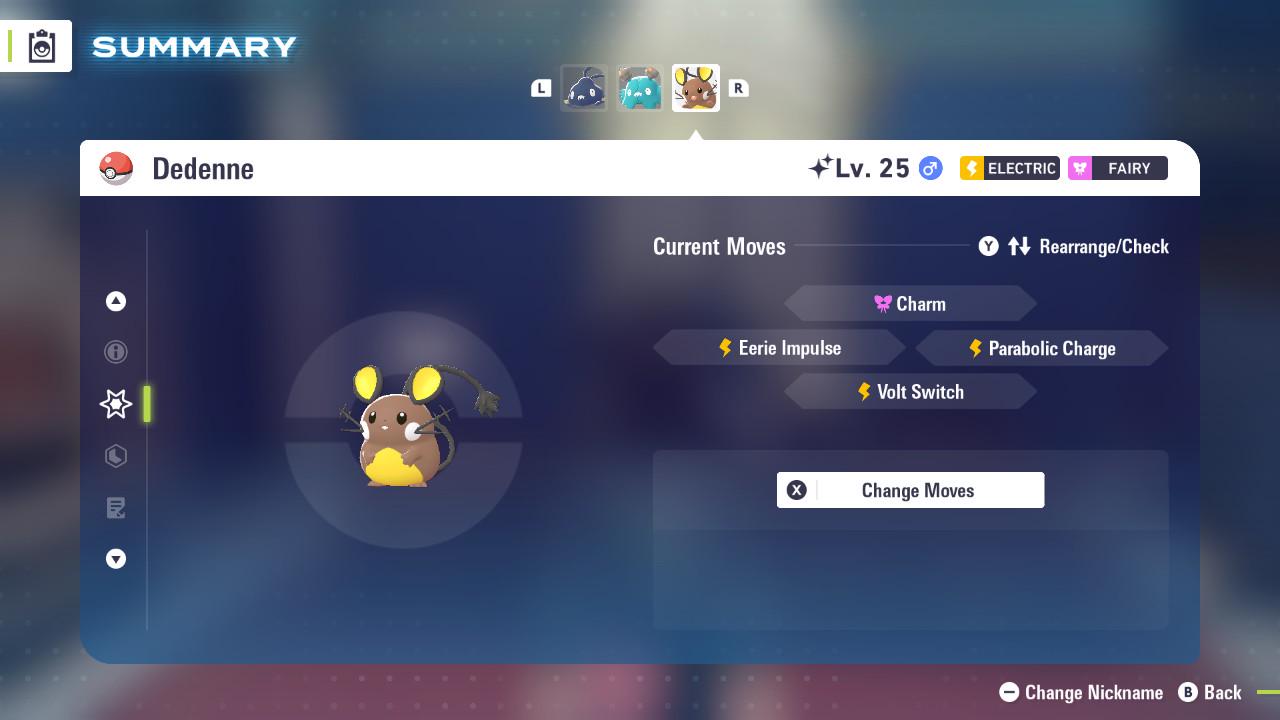The image size is (1280, 720).
Task: Select the info summary tab icon
Action: point(116,352)
